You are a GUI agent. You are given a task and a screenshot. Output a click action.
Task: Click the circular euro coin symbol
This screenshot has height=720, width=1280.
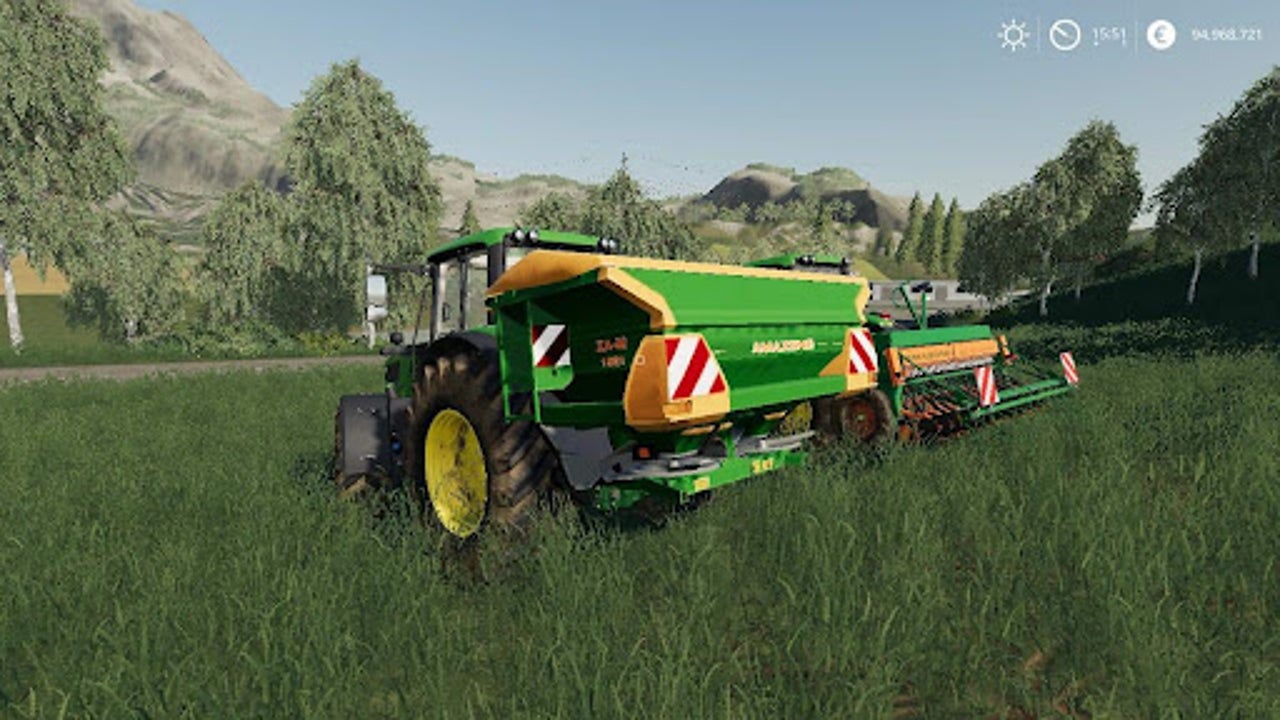[1161, 35]
